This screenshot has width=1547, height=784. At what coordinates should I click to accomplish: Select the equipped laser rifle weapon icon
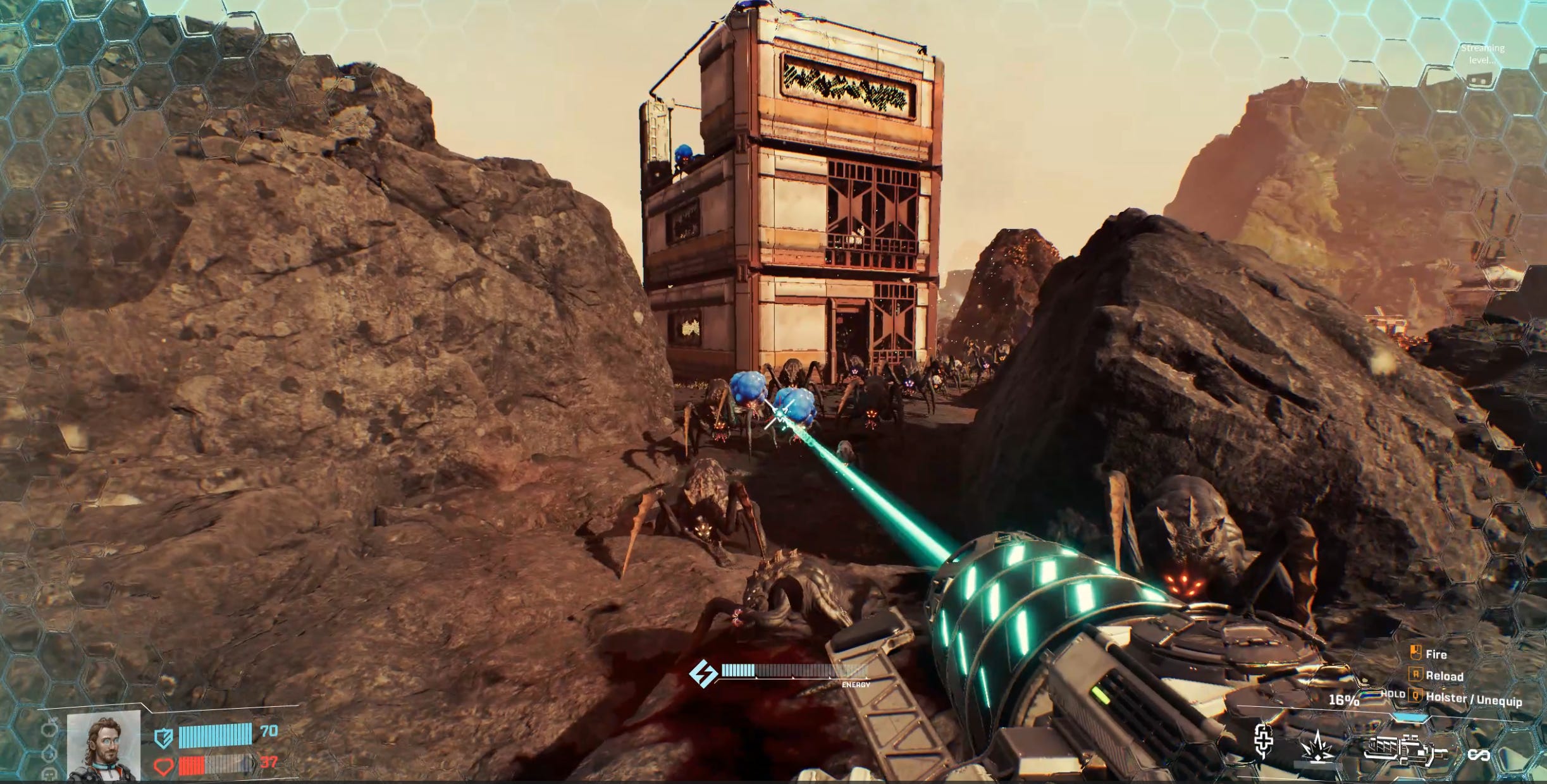(1405, 750)
